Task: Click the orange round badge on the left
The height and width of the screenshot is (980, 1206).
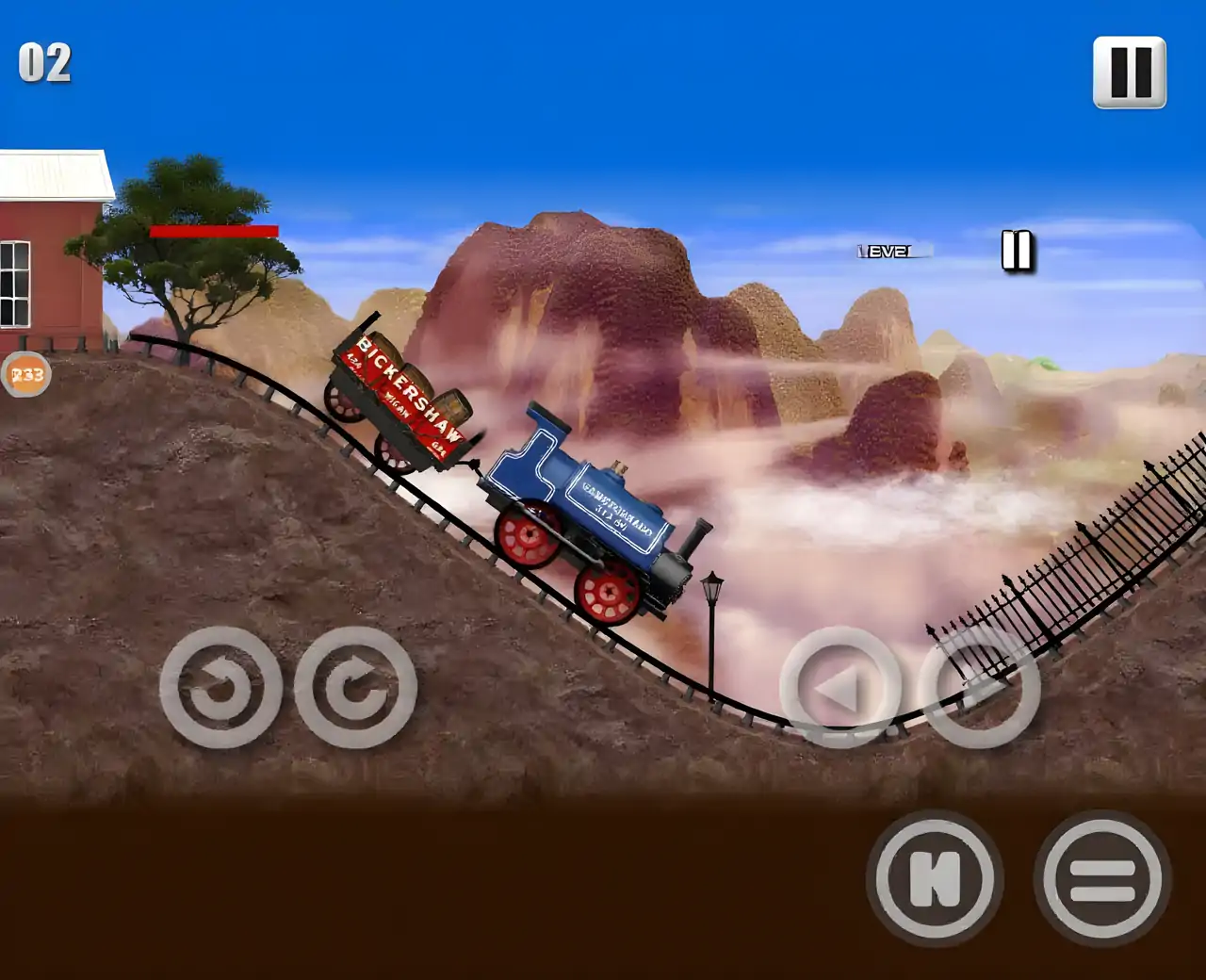Action: click(x=25, y=374)
